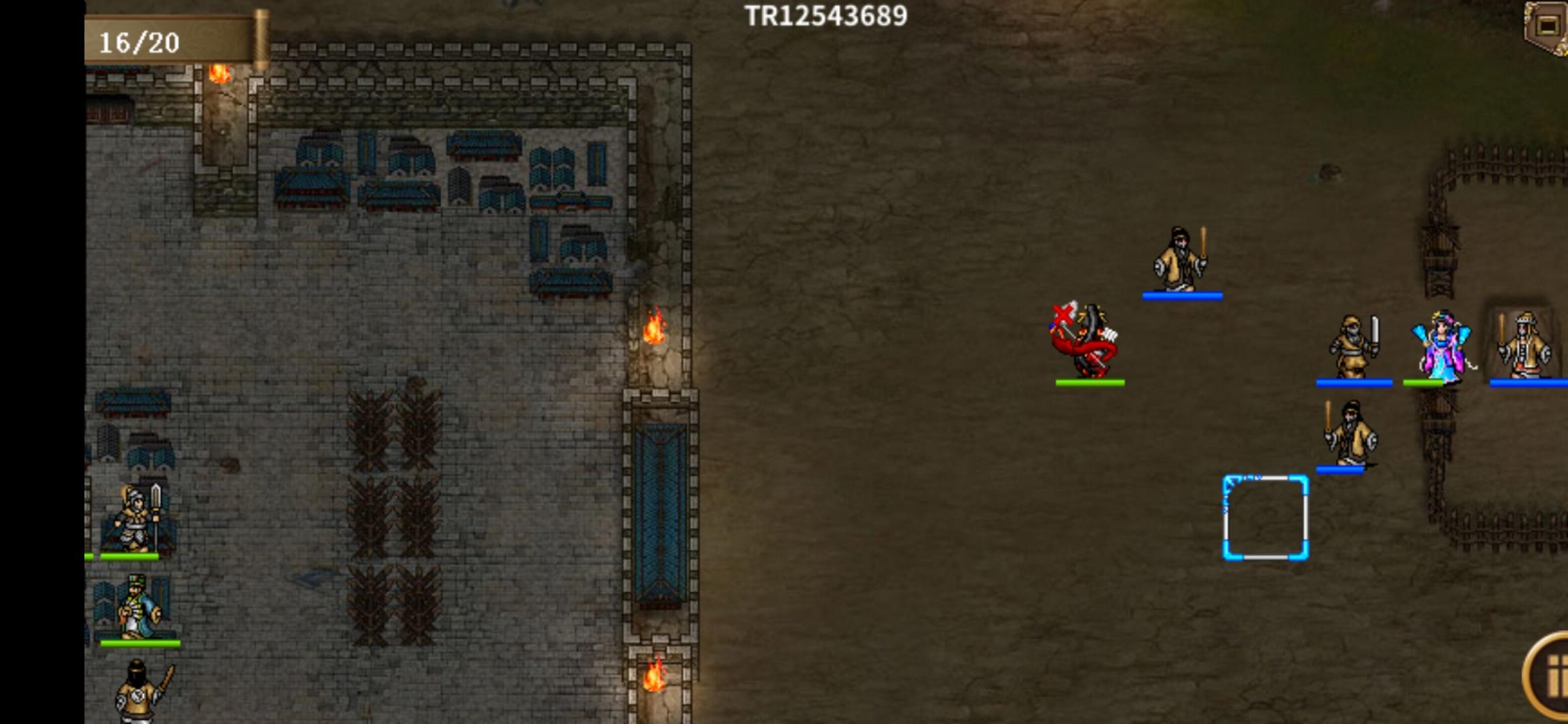Select the blue-bracketed cursor tile

[x=1265, y=518]
